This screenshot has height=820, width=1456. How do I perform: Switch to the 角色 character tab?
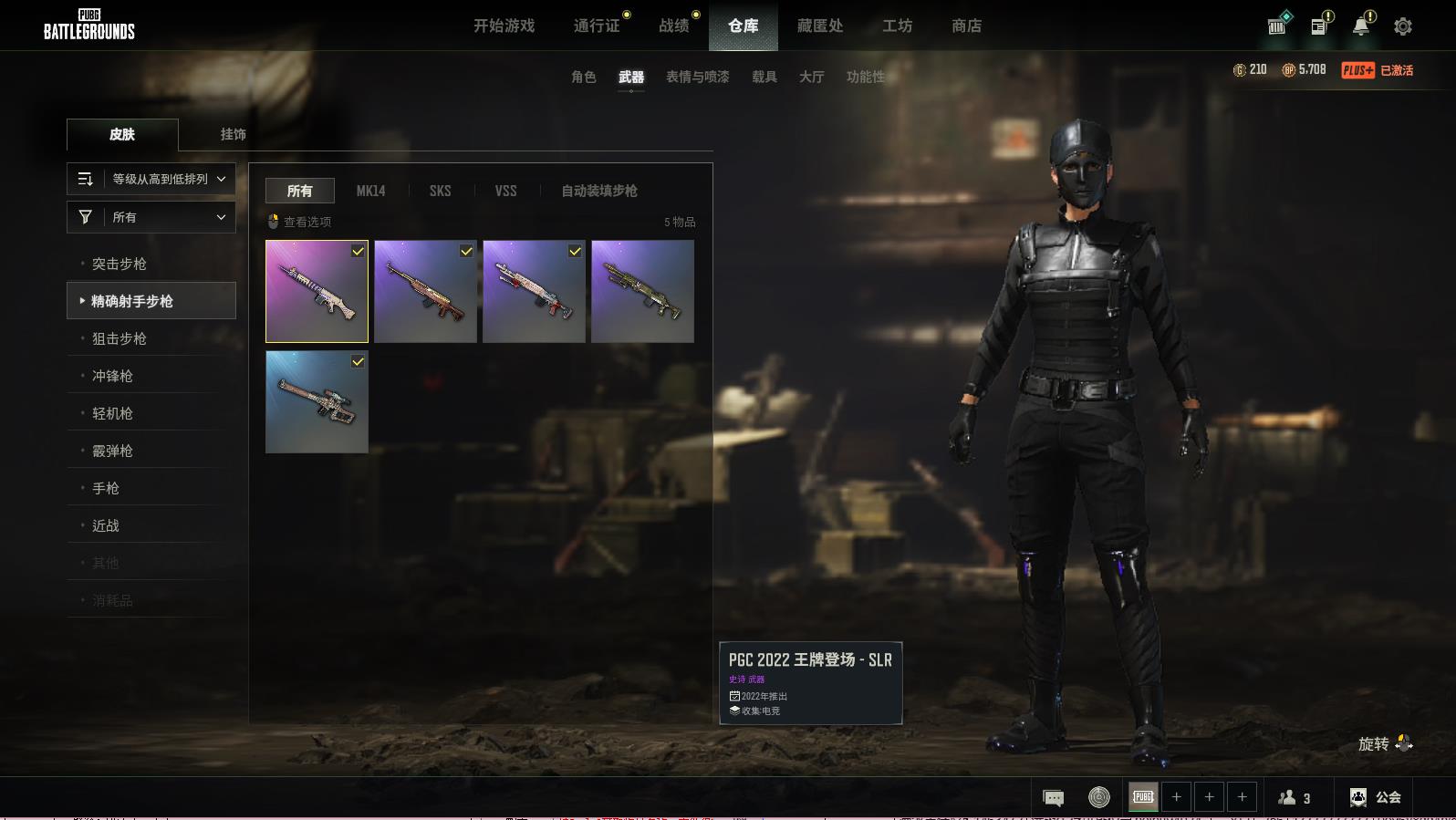click(x=583, y=77)
